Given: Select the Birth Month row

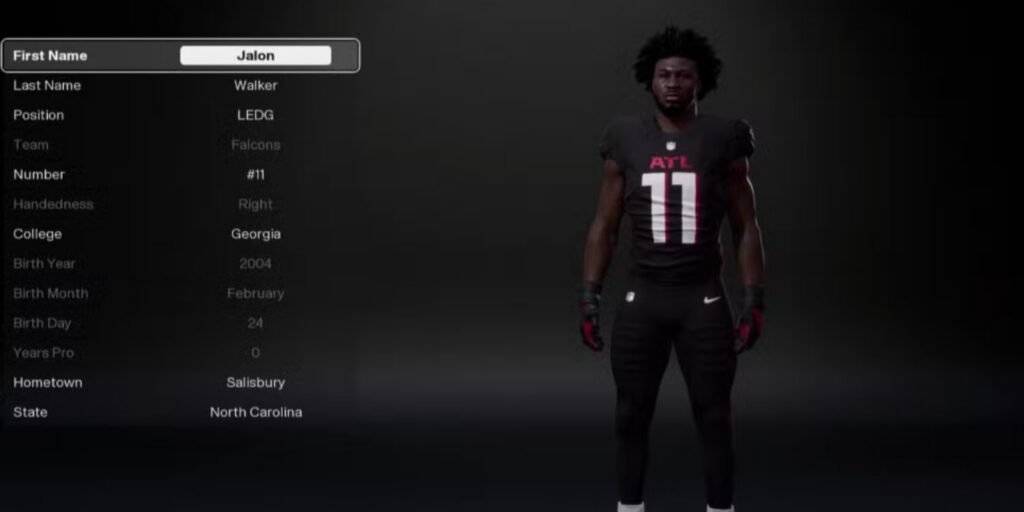Looking at the screenshot, I should click(x=180, y=294).
